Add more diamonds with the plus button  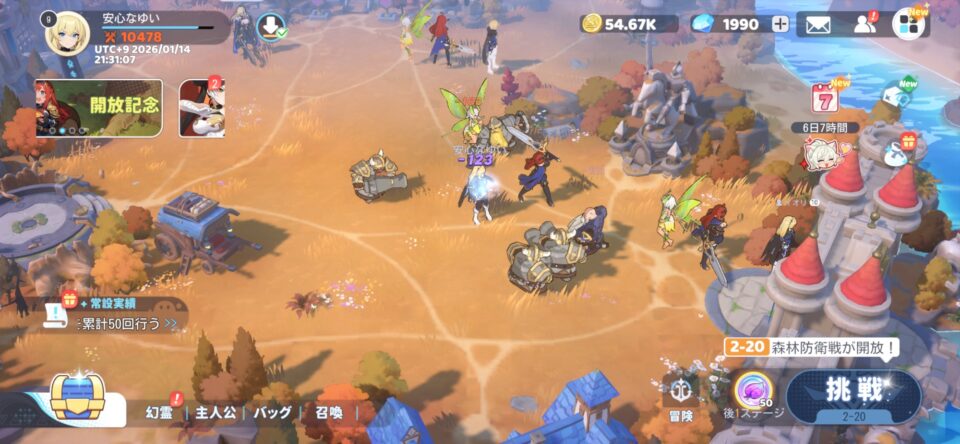[x=780, y=24]
